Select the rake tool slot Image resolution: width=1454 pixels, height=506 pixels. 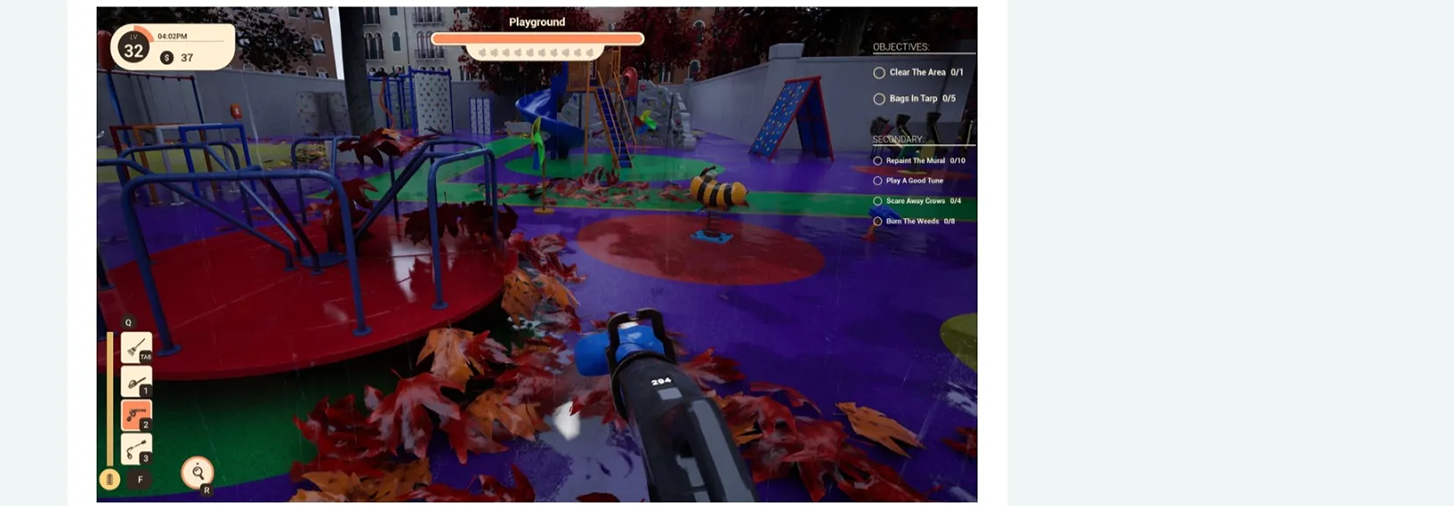point(136,347)
